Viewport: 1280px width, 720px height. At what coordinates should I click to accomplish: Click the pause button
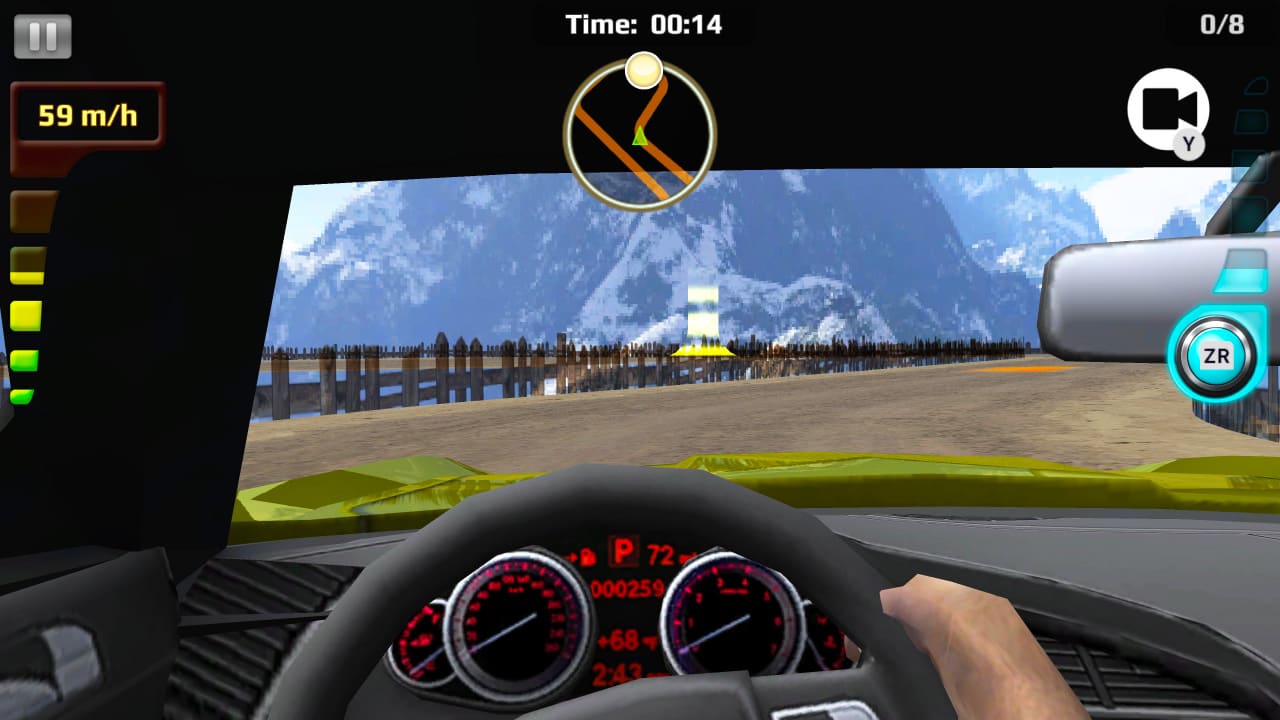click(42, 38)
